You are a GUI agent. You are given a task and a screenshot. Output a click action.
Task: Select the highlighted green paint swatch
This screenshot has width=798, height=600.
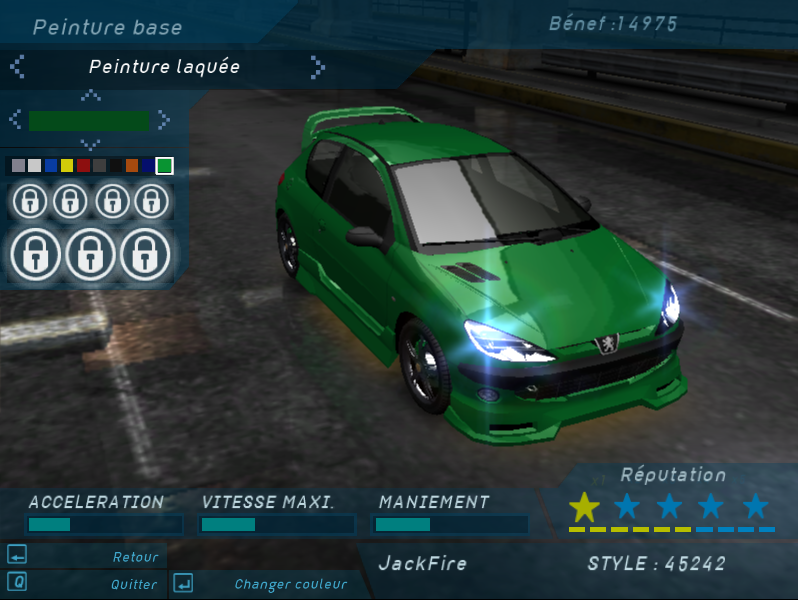pos(165,165)
